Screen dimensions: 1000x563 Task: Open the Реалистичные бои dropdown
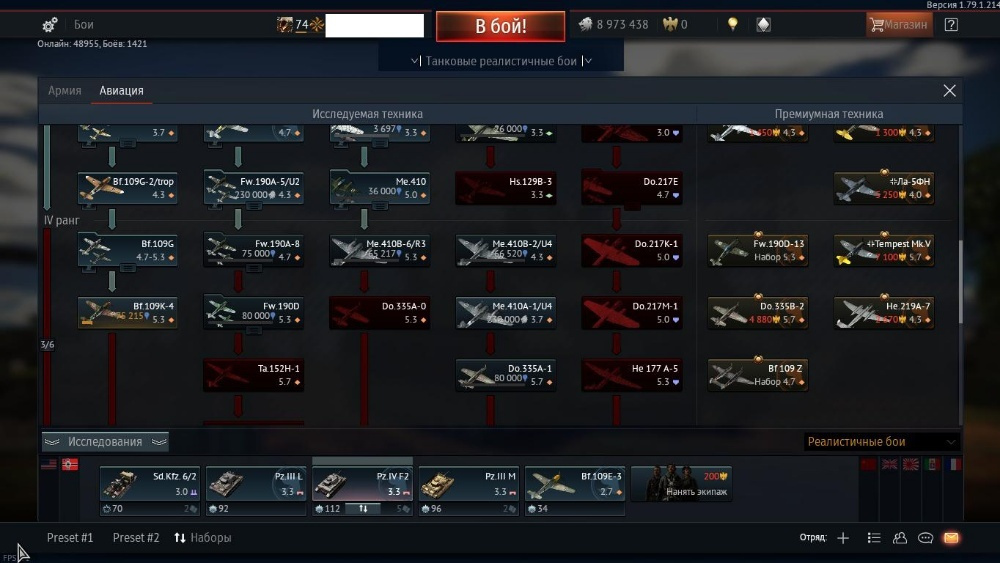881,442
